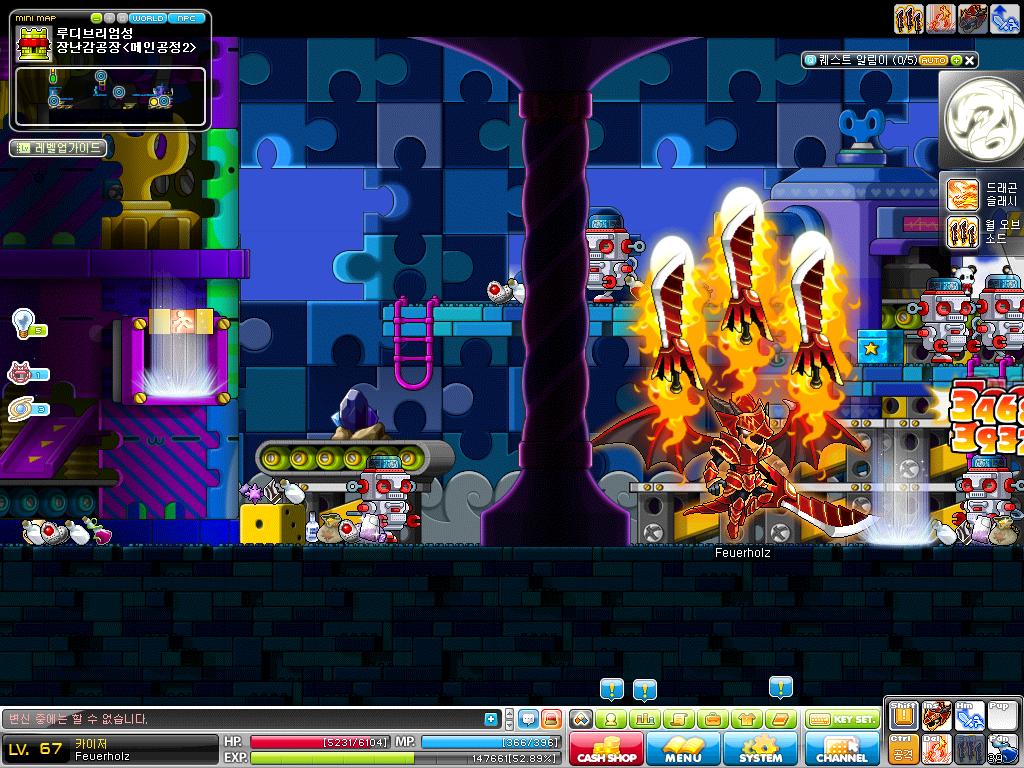The width and height of the screenshot is (1024, 768).
Task: Open the WORLD map from minimap
Action: (148, 18)
